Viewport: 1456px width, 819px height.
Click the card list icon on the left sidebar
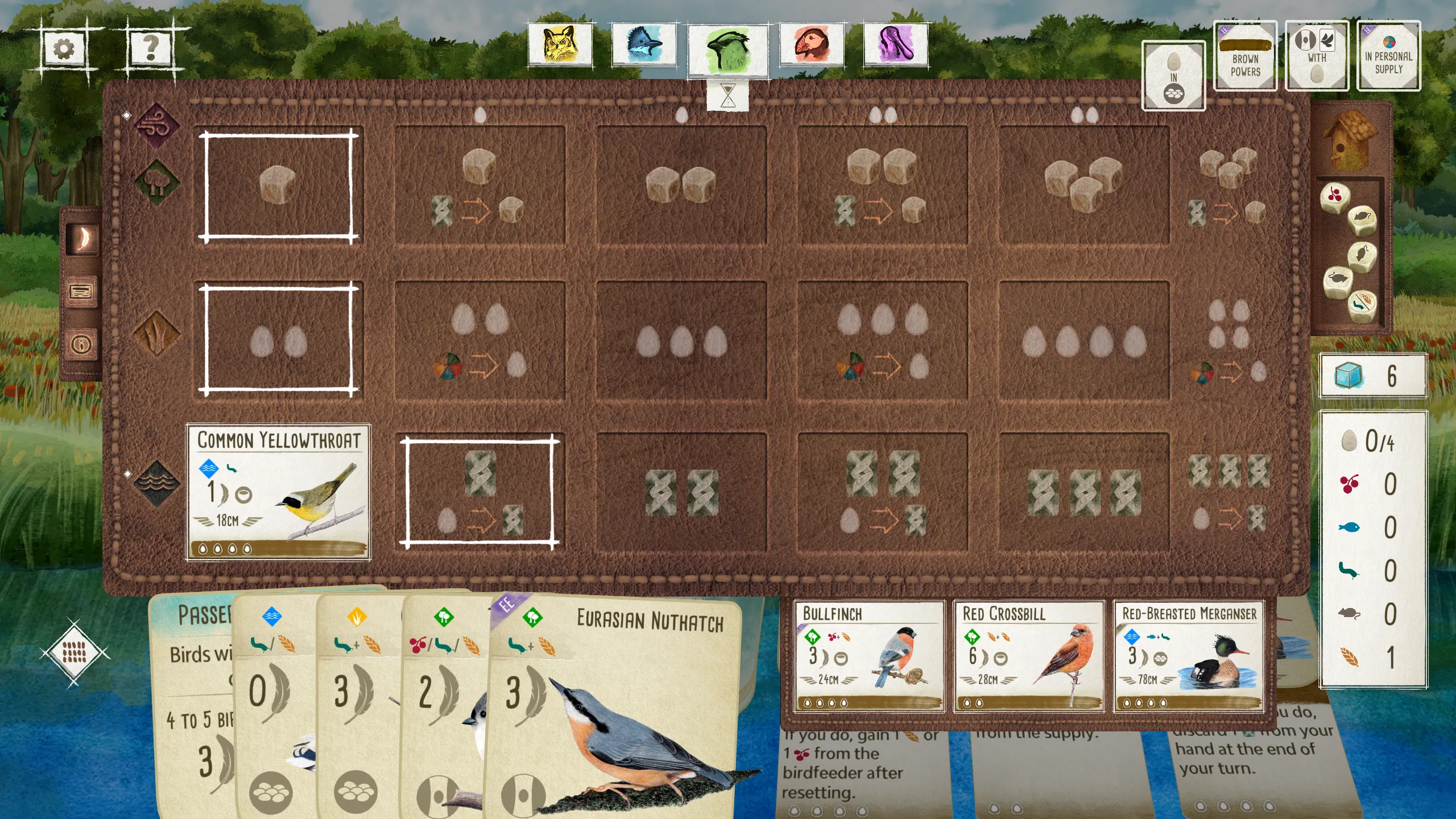click(x=81, y=291)
